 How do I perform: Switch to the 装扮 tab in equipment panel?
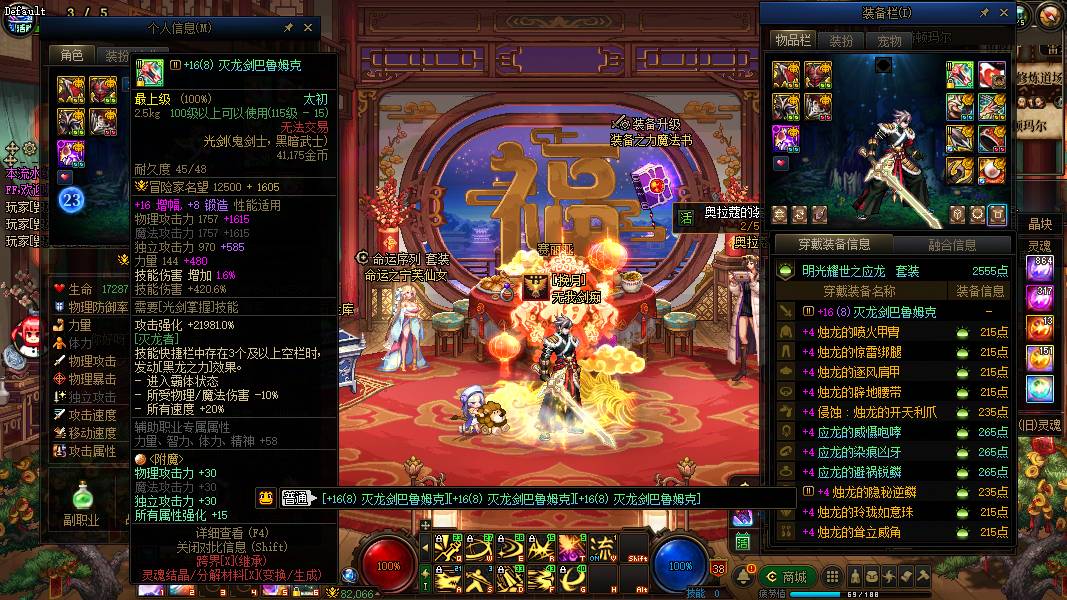coord(841,40)
